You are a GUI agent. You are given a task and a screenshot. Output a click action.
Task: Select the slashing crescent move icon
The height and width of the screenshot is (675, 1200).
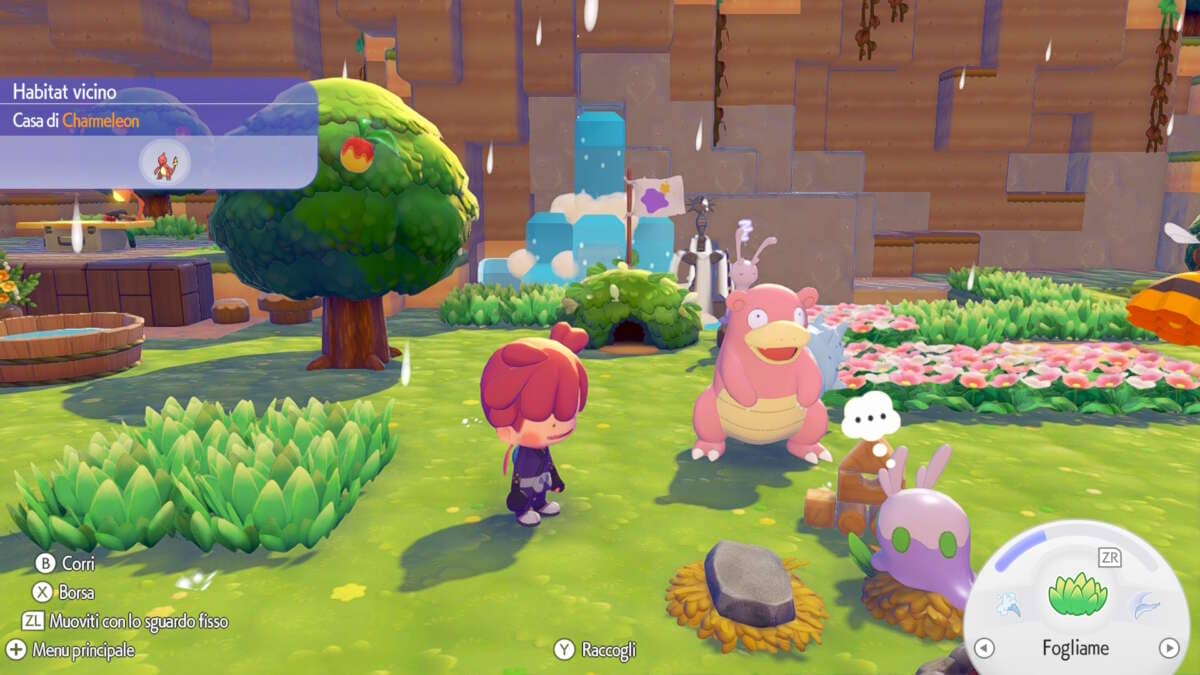[1144, 604]
